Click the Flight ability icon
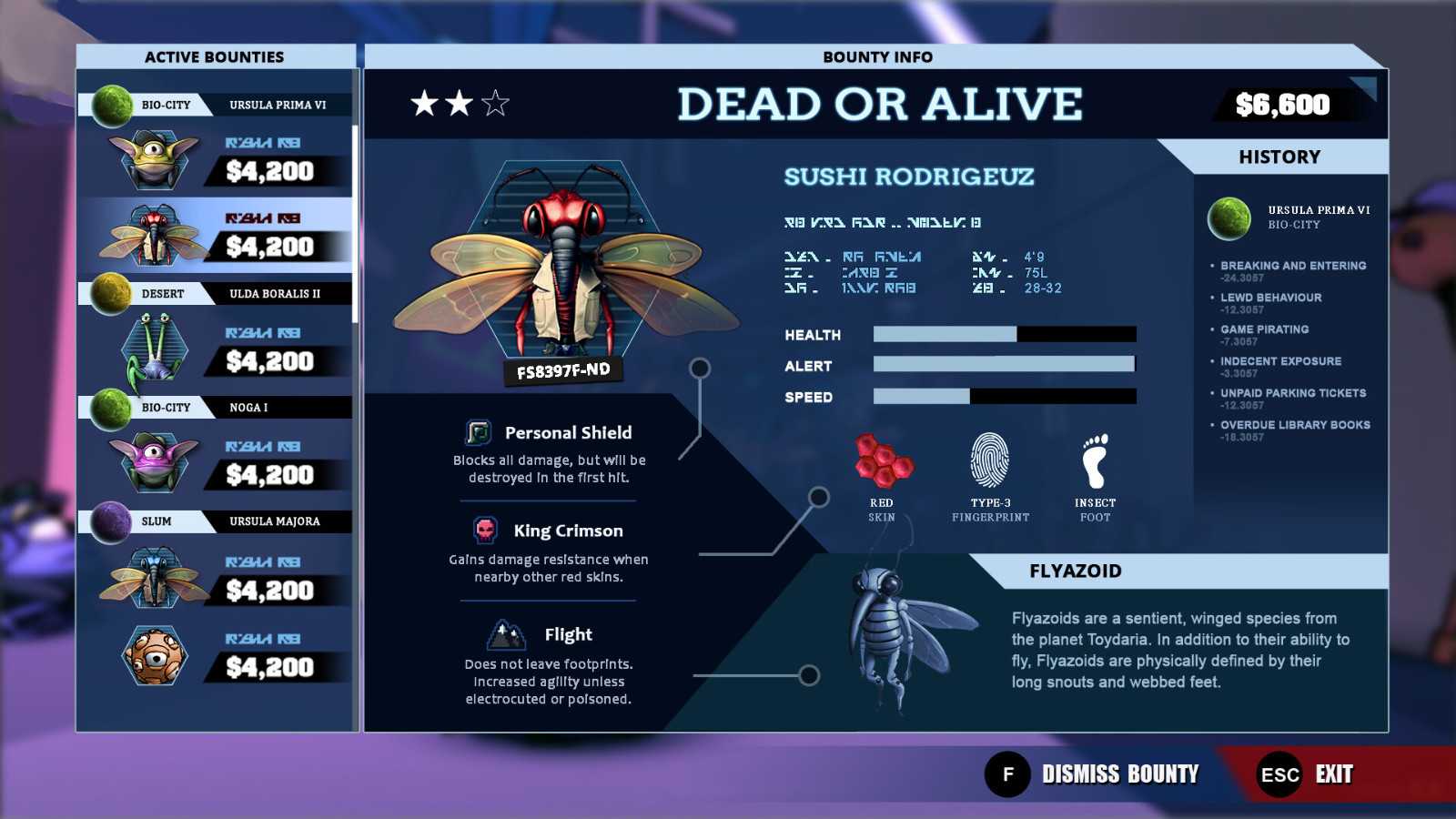This screenshot has height=819, width=1456. [506, 634]
